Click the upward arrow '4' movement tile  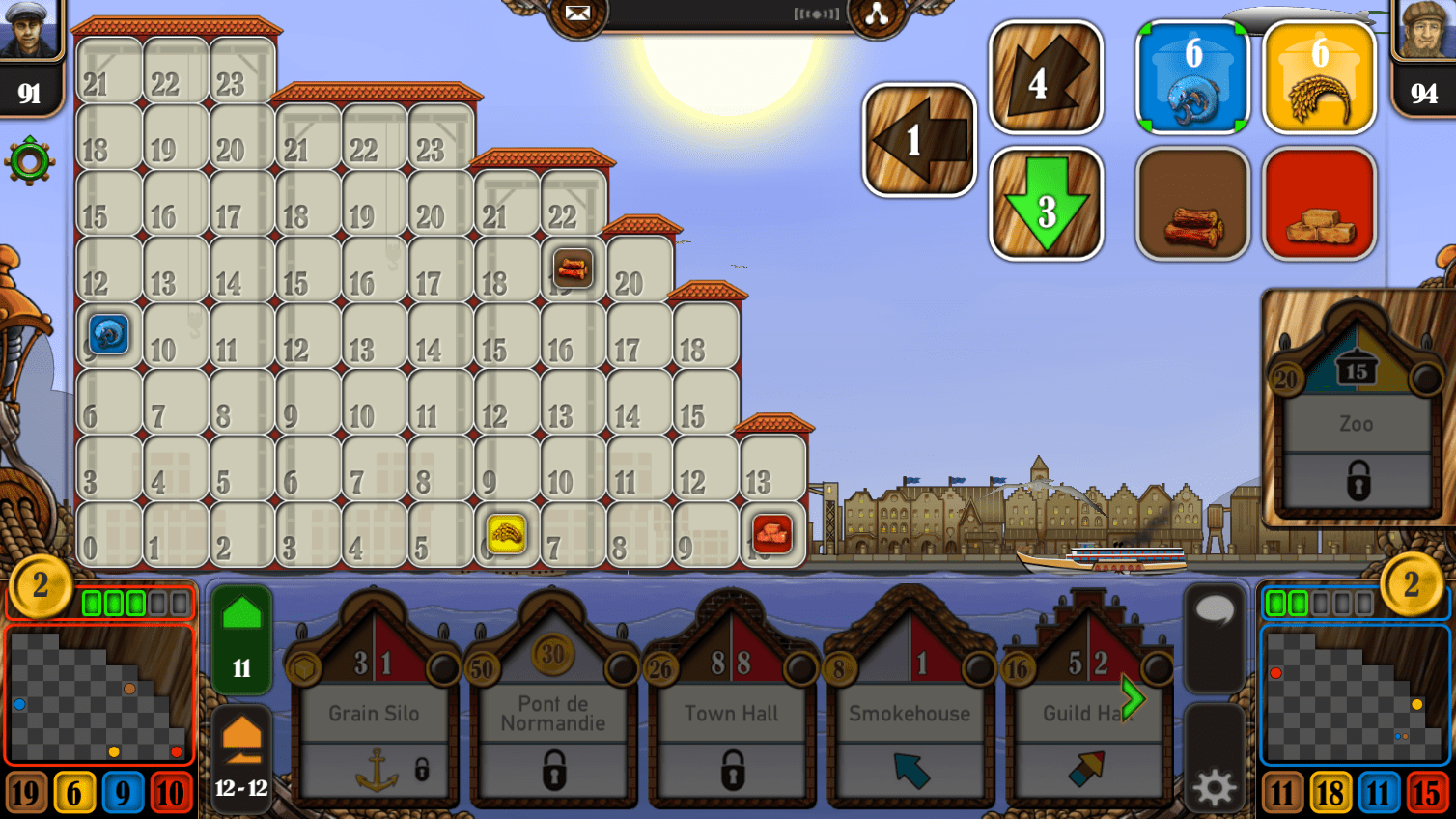(1046, 75)
